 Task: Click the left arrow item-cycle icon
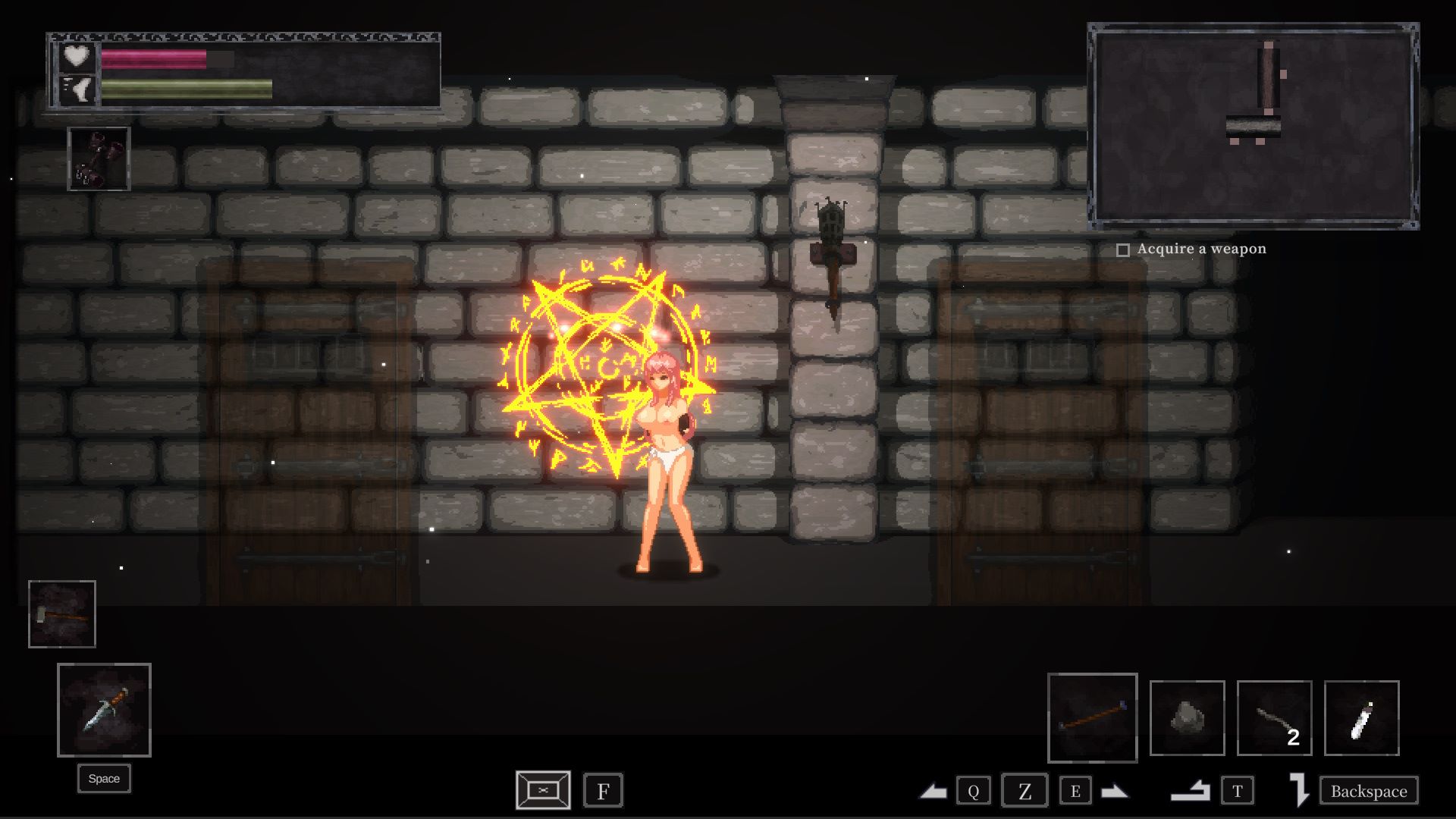[934, 792]
